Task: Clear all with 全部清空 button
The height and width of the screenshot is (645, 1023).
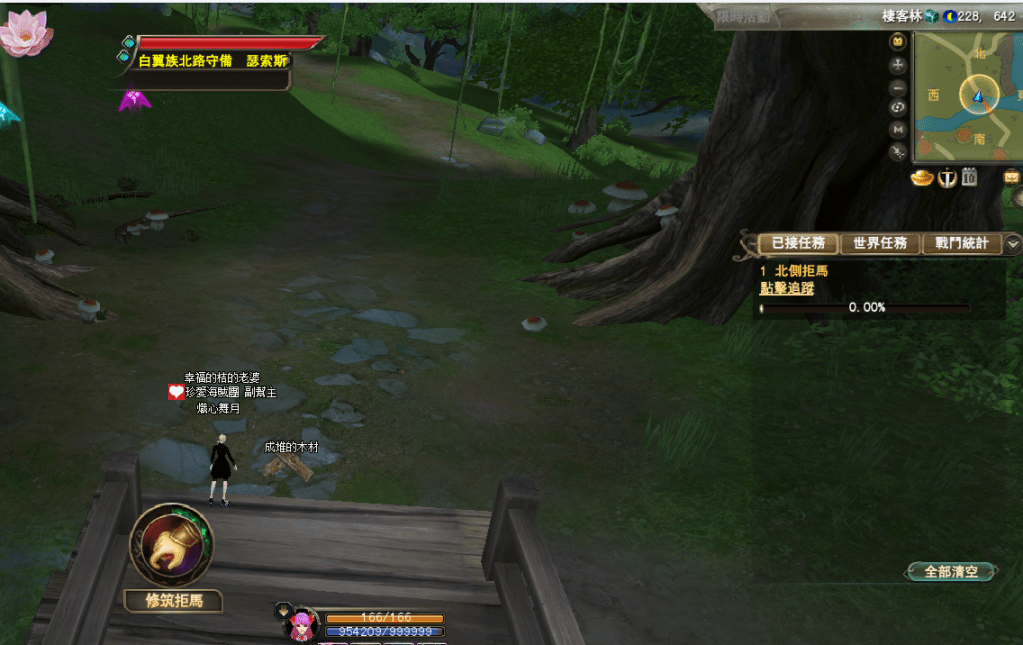Action: (x=951, y=572)
